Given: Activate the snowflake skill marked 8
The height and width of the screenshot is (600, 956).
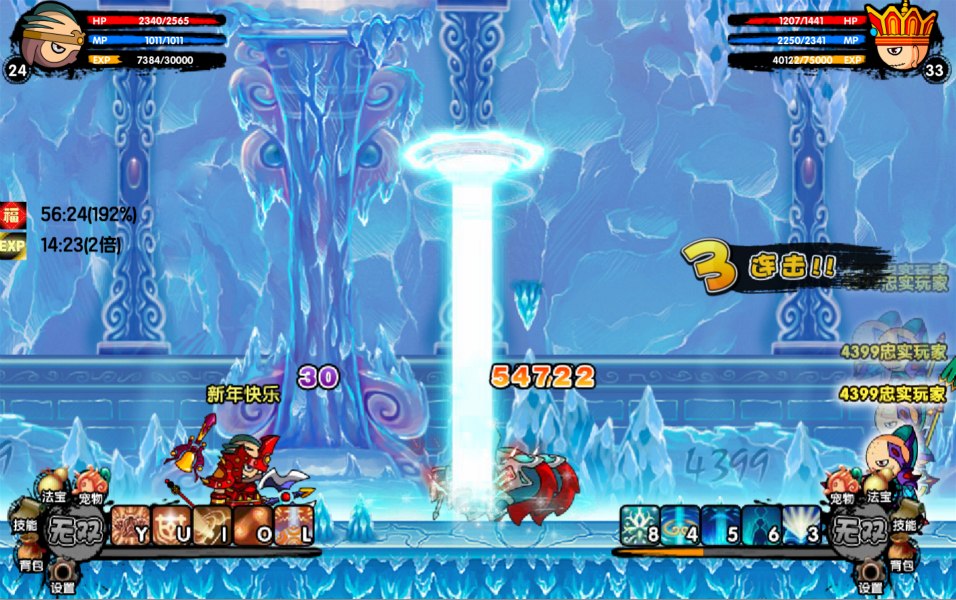Looking at the screenshot, I should [x=640, y=525].
